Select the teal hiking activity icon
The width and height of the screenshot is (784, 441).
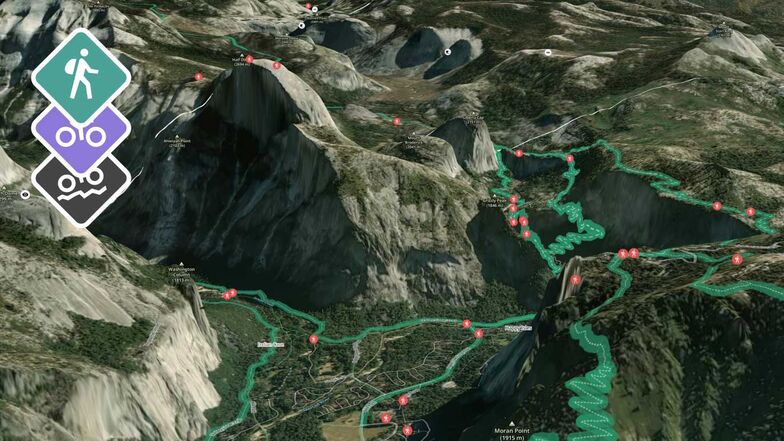point(80,76)
